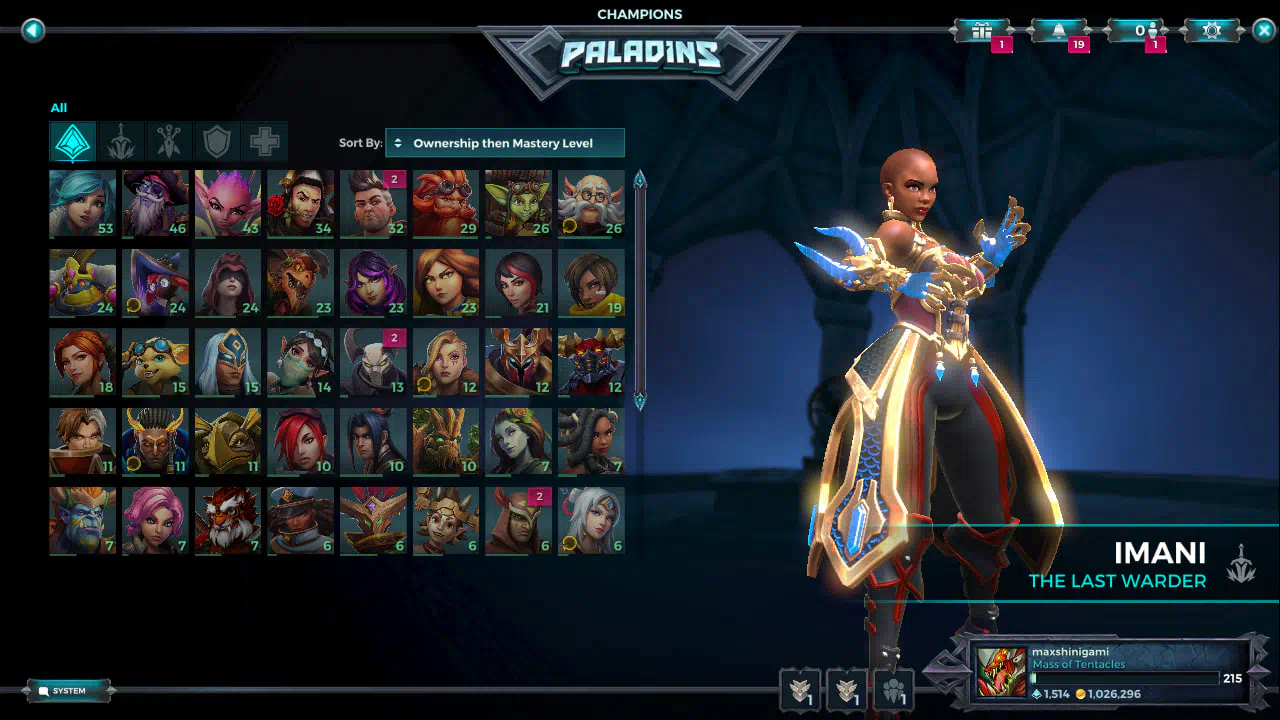Open the gift box rewards icon
1280x720 pixels.
pyautogui.click(x=982, y=31)
